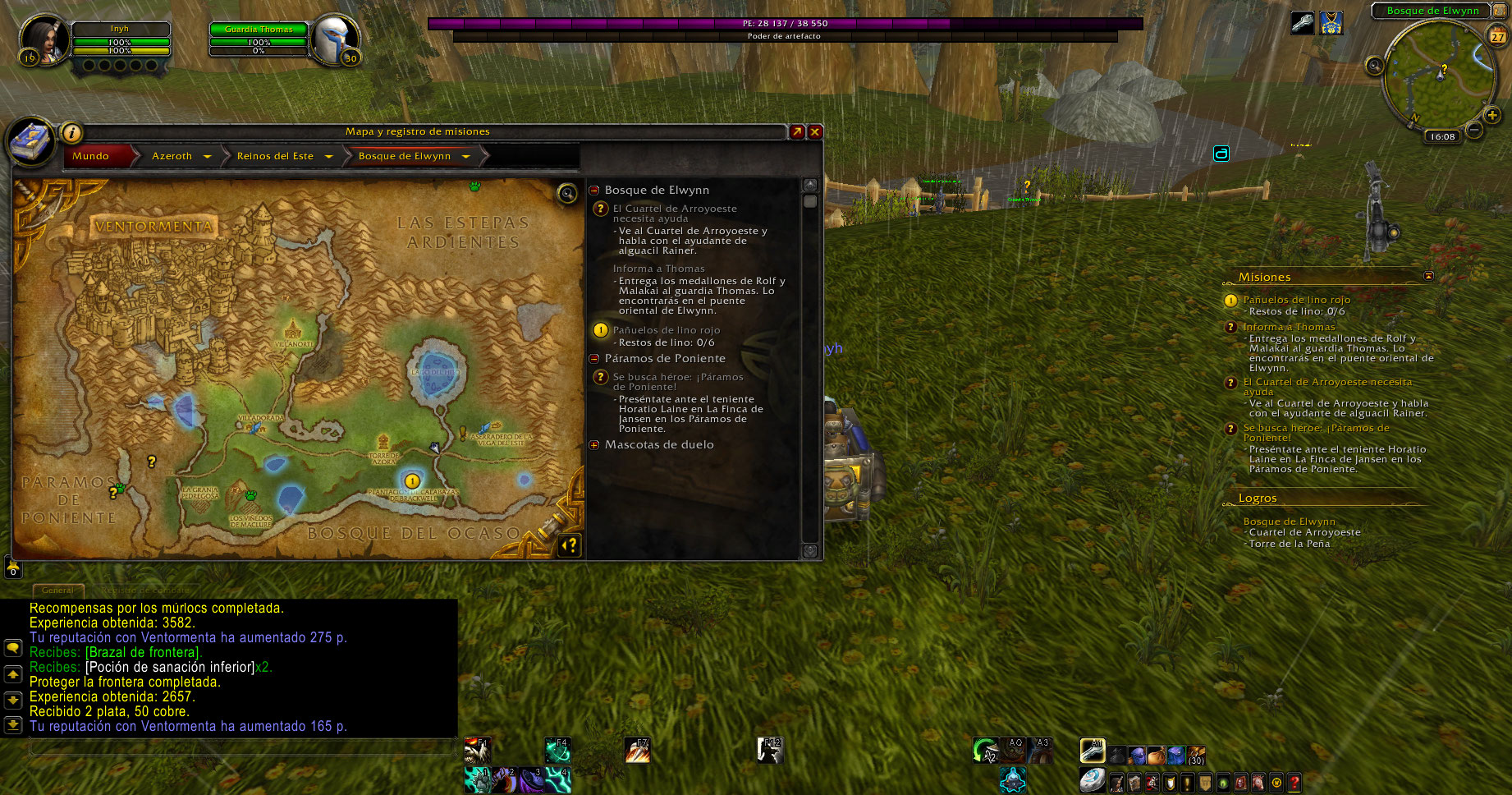
Task: Zoom in the minimap
Action: pos(1491,115)
